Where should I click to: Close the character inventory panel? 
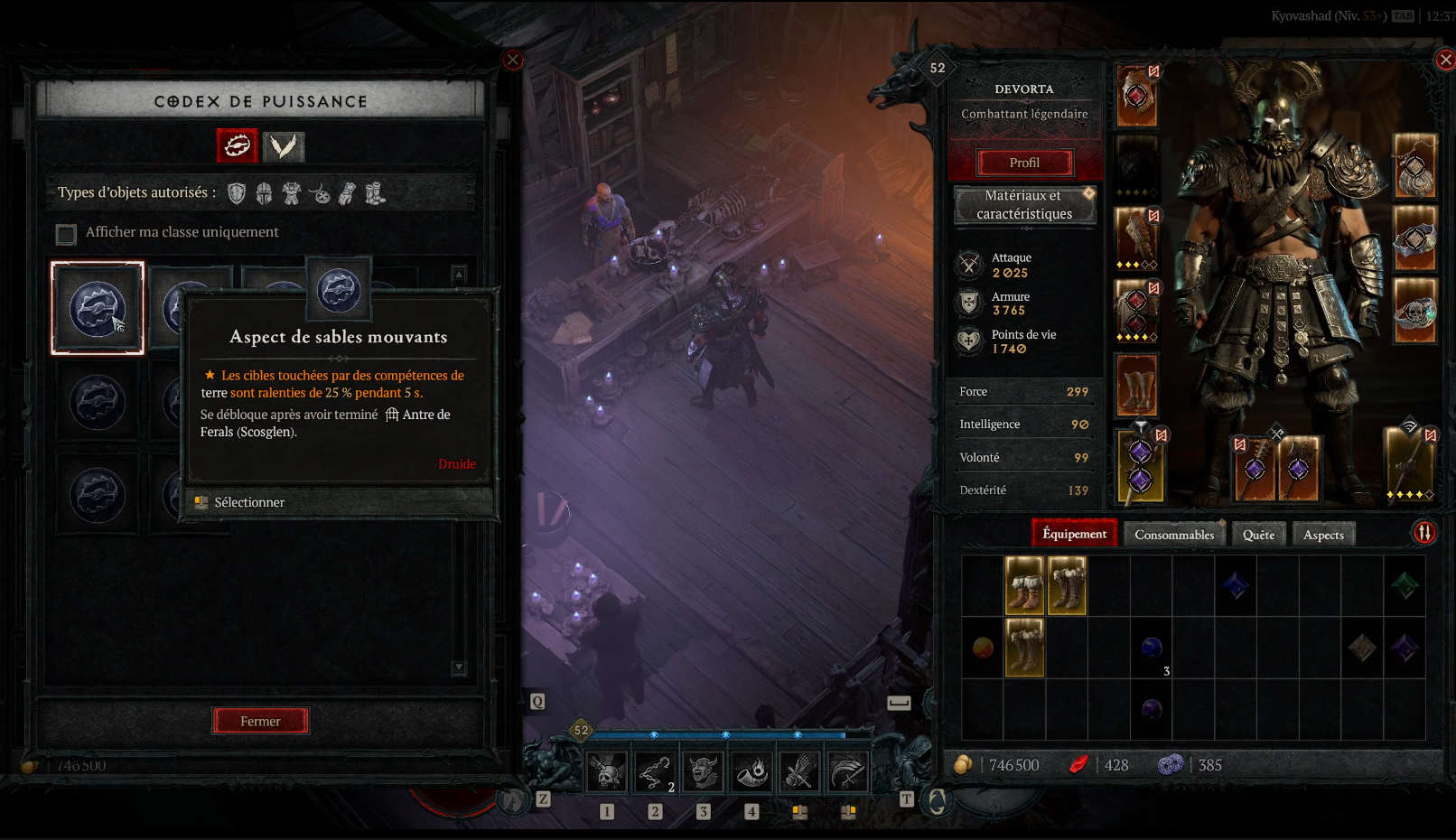[1445, 60]
